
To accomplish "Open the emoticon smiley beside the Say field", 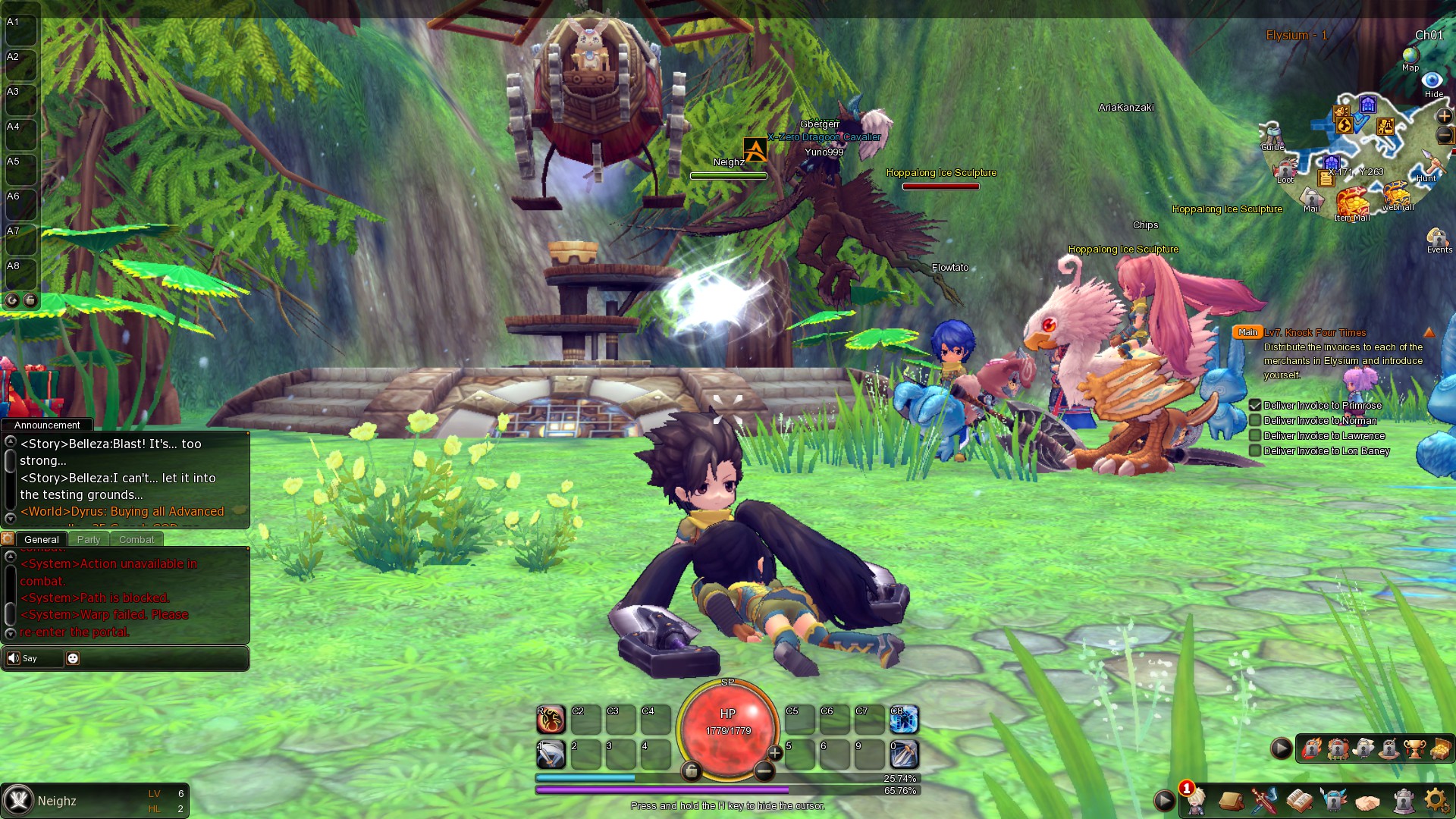I will 72,658.
